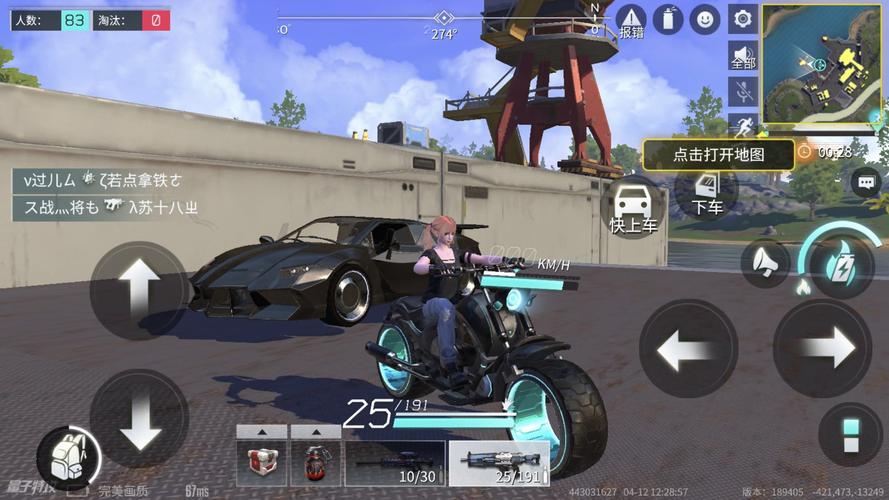This screenshot has height=500, width=889.
Task: Tap the reverse down-arrow button
Action: click(139, 417)
